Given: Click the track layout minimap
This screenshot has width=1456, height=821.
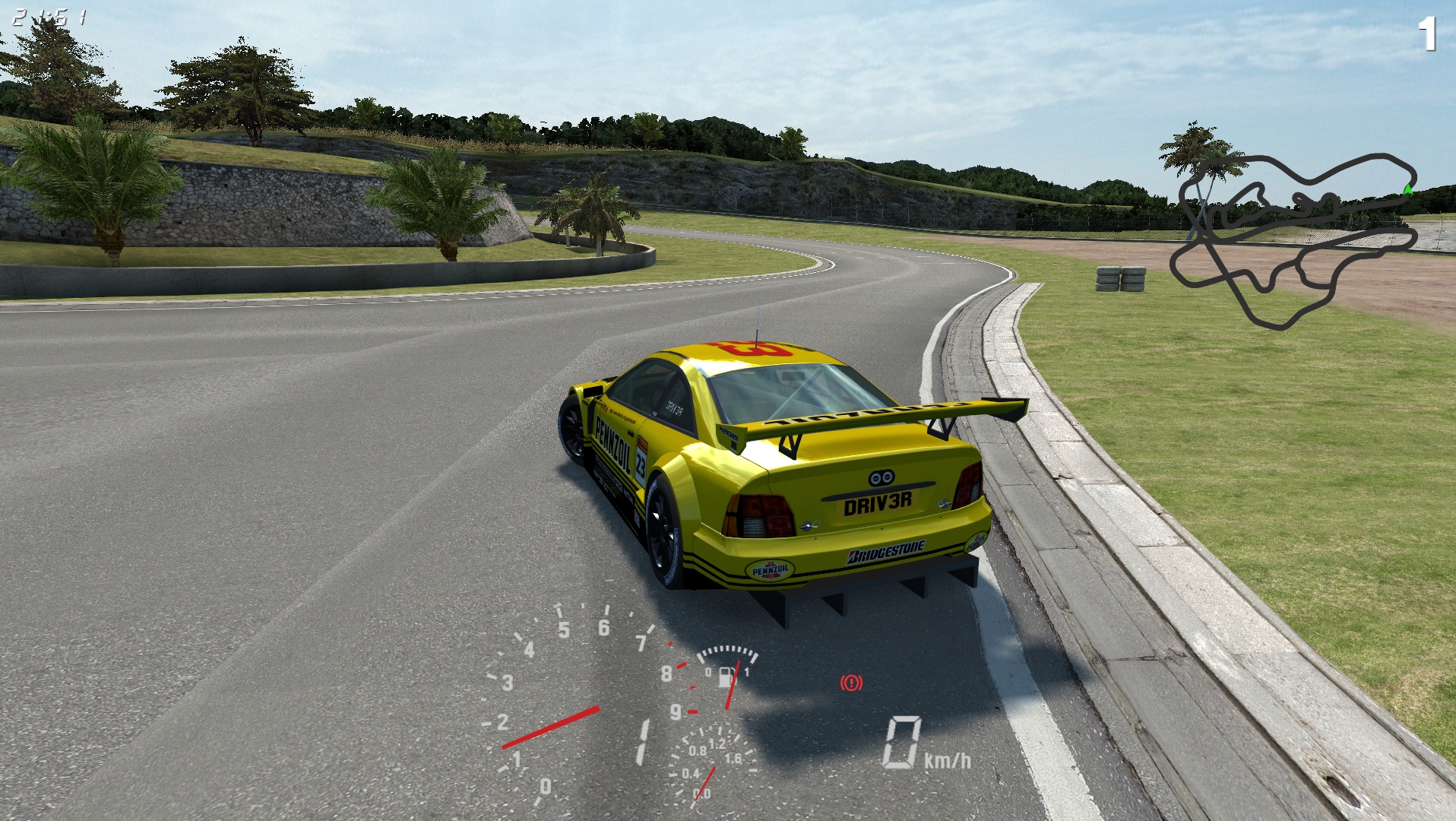Looking at the screenshot, I should pyautogui.click(x=1293, y=241).
